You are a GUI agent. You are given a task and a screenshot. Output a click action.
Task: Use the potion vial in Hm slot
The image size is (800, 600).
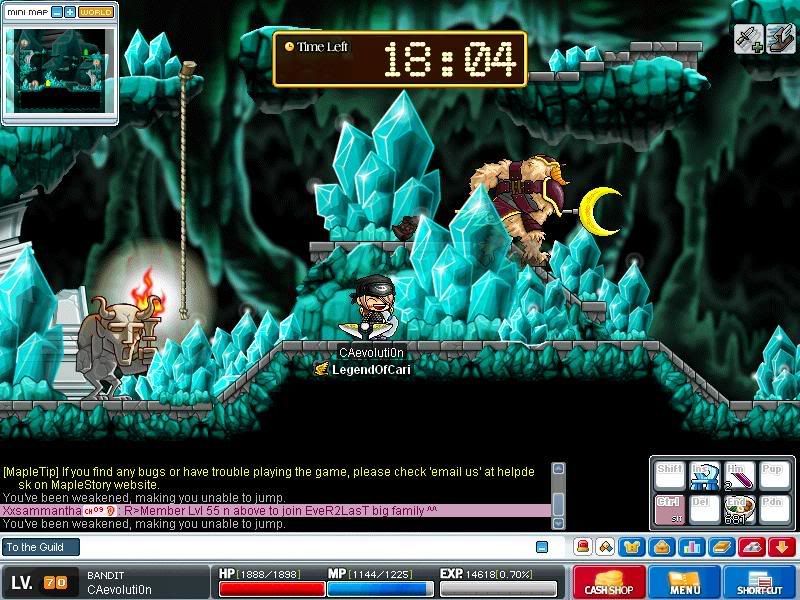tap(738, 476)
